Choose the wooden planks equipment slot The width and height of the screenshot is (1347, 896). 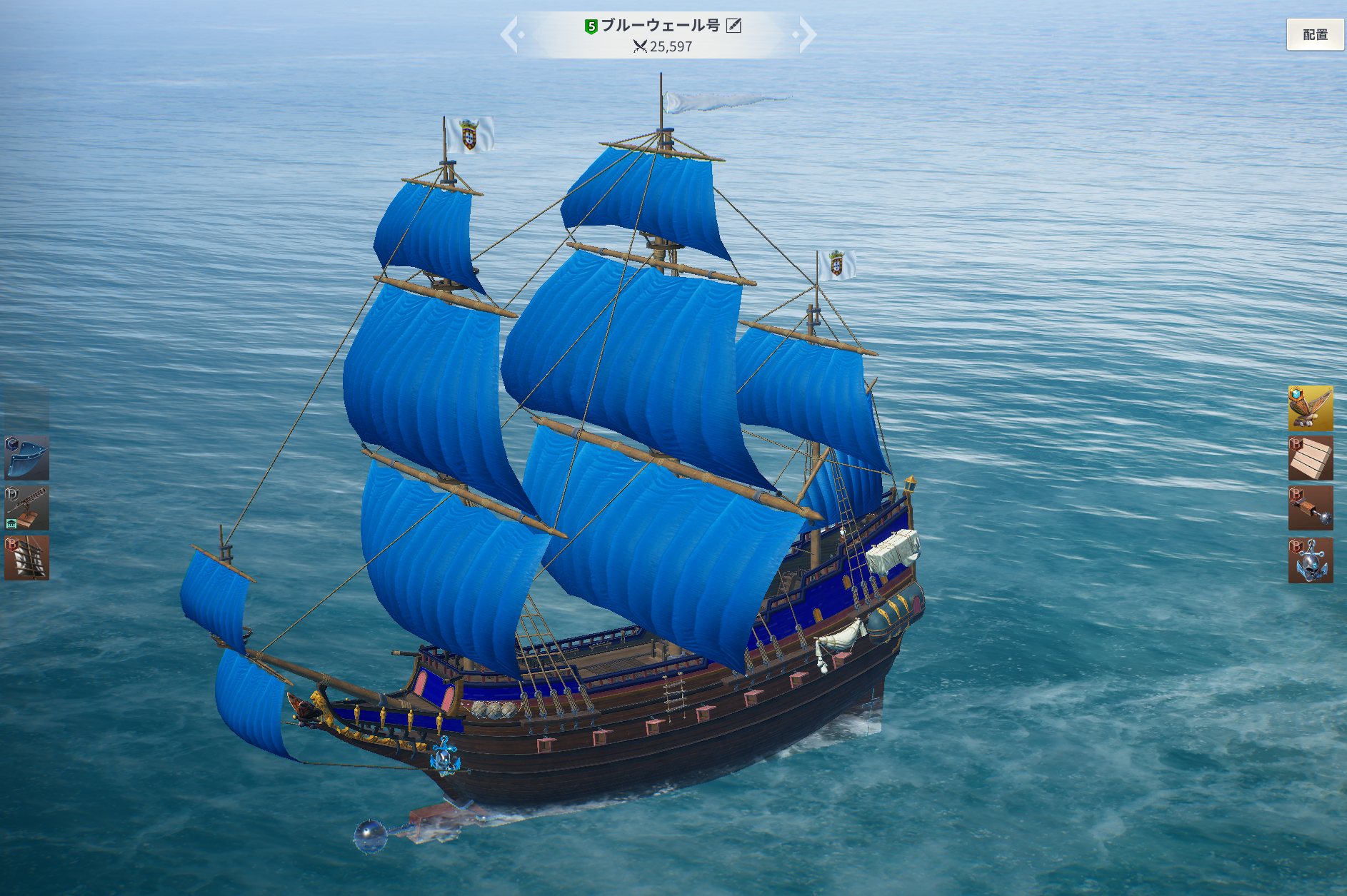point(1310,458)
